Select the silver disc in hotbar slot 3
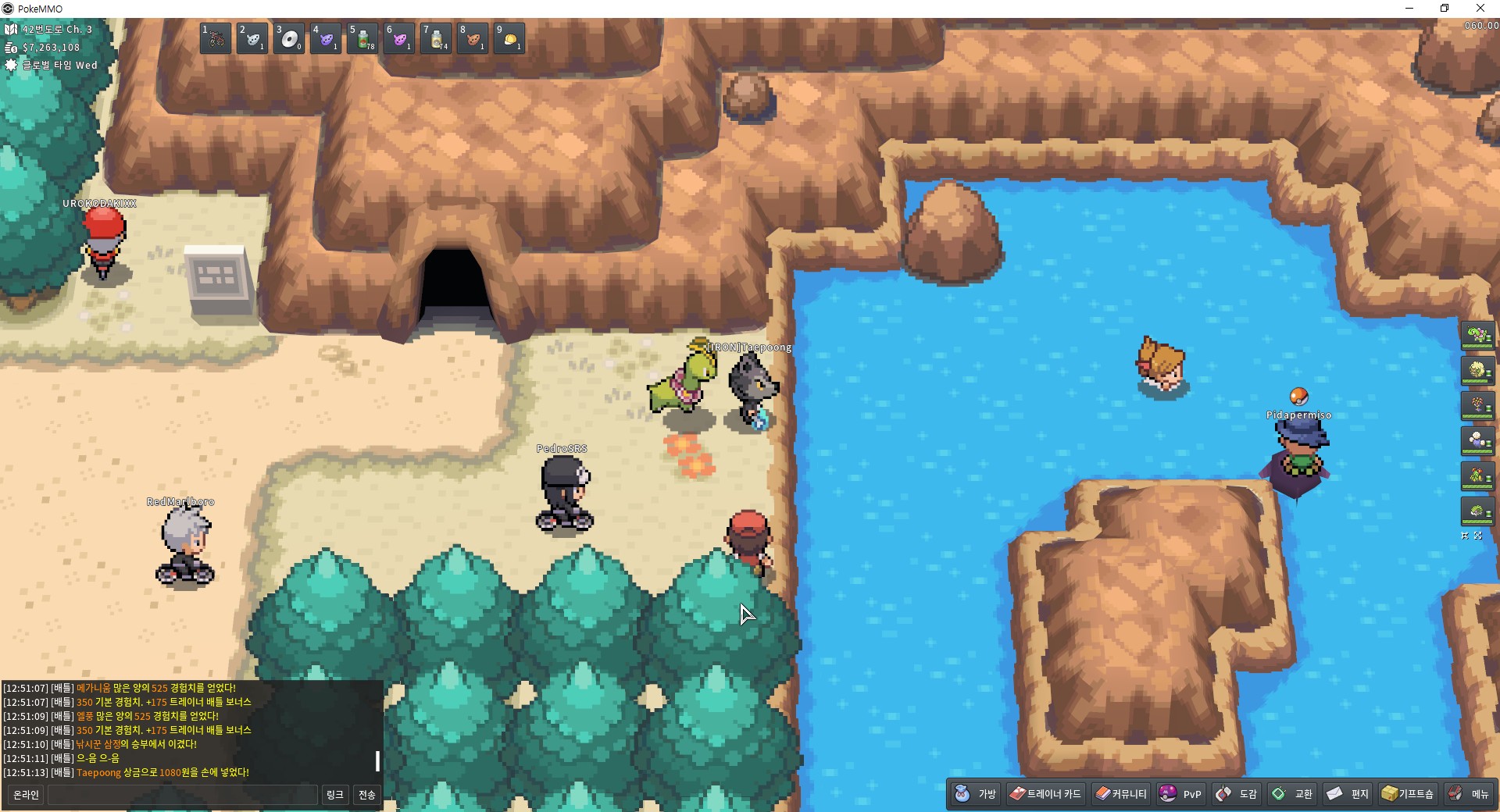 pos(289,38)
